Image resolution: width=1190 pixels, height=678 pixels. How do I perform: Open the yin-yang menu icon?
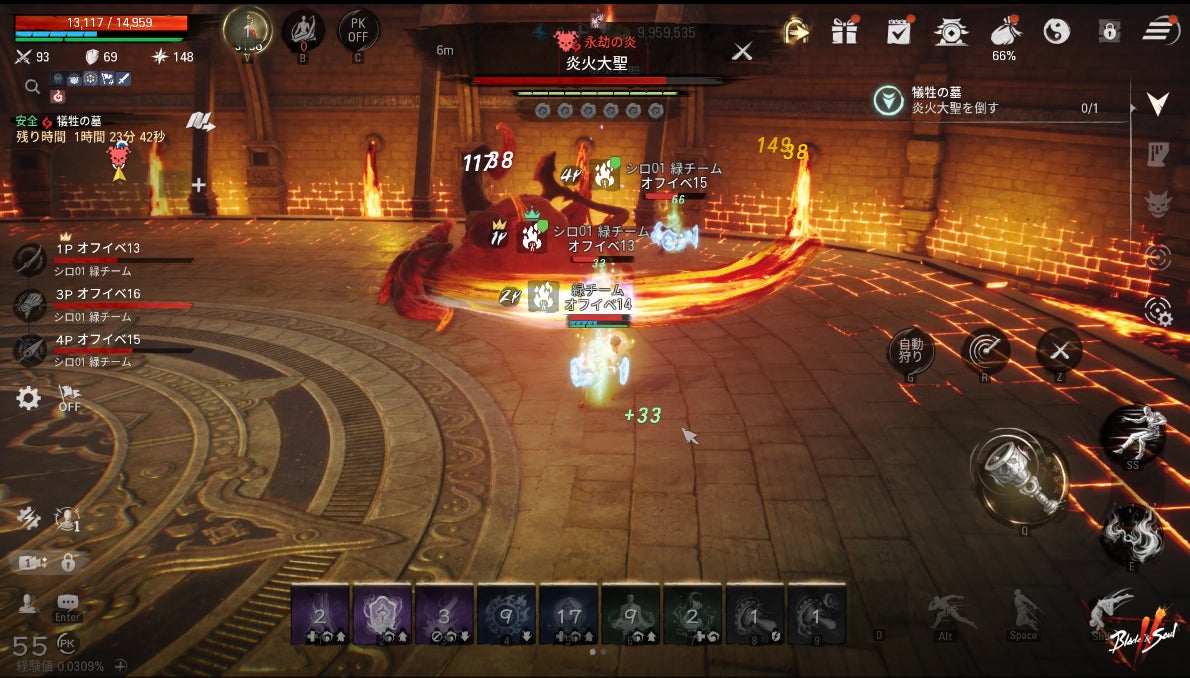1056,32
